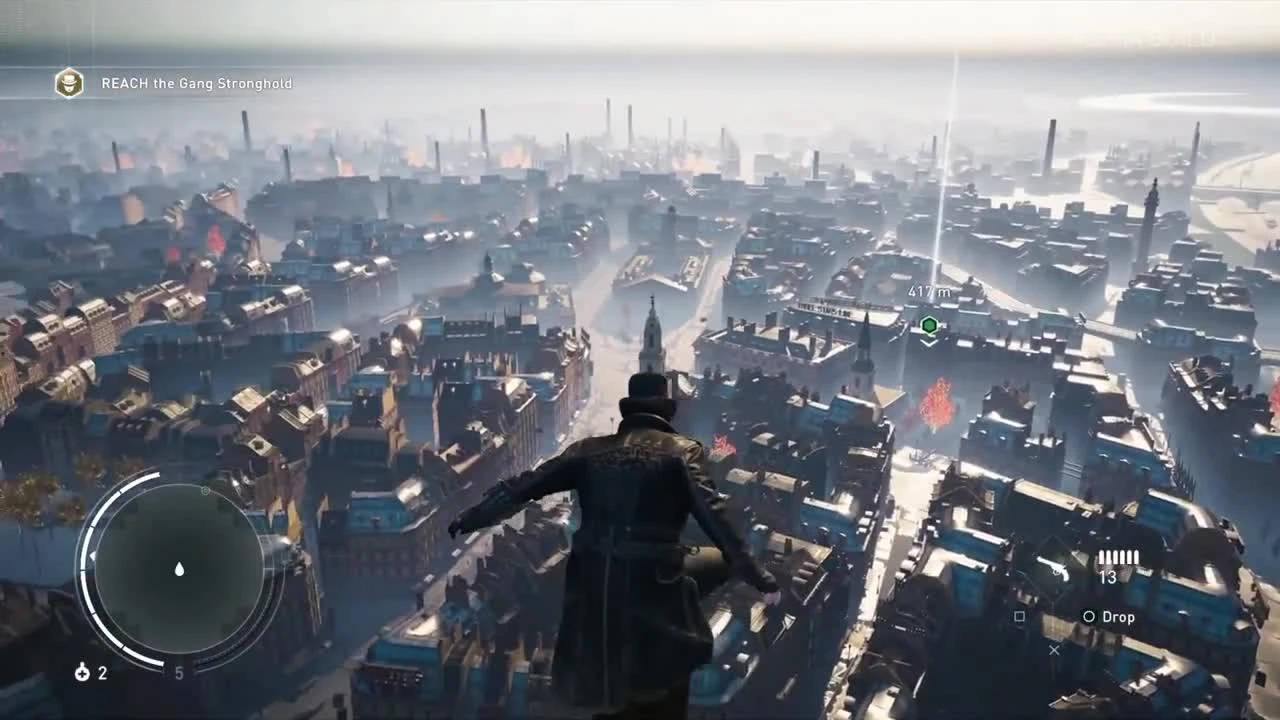Image resolution: width=1280 pixels, height=720 pixels.
Task: Click the level 5 number below the minimap
Action: [x=178, y=671]
